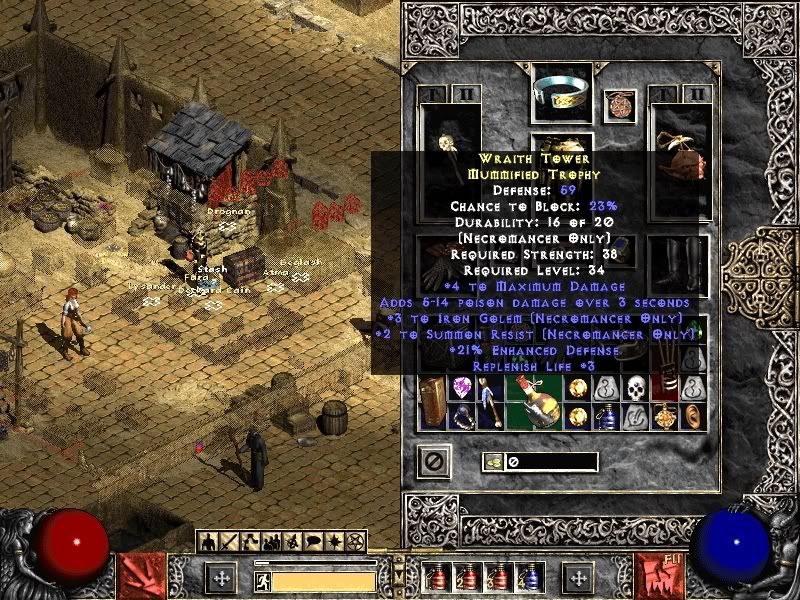800x600 pixels.
Task: Pick up the brown tome in inventory
Action: [433, 401]
